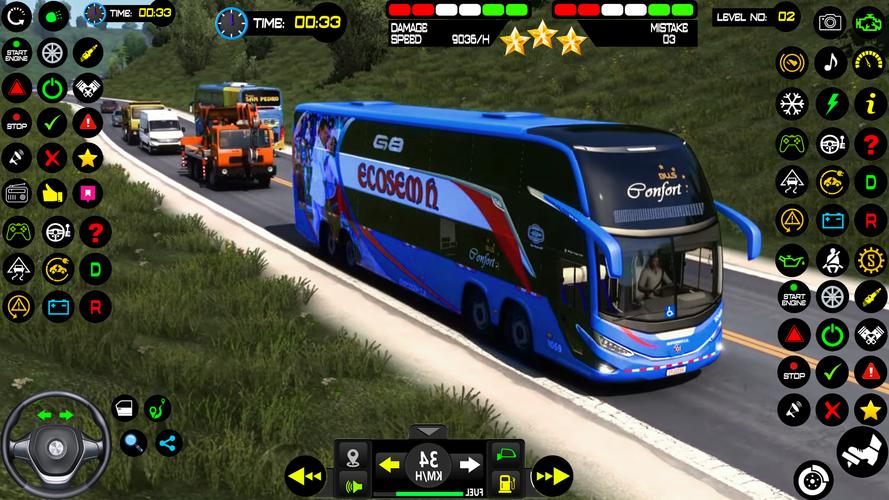Image resolution: width=889 pixels, height=500 pixels.
Task: Turn on the radio icon
Action: [x=17, y=192]
